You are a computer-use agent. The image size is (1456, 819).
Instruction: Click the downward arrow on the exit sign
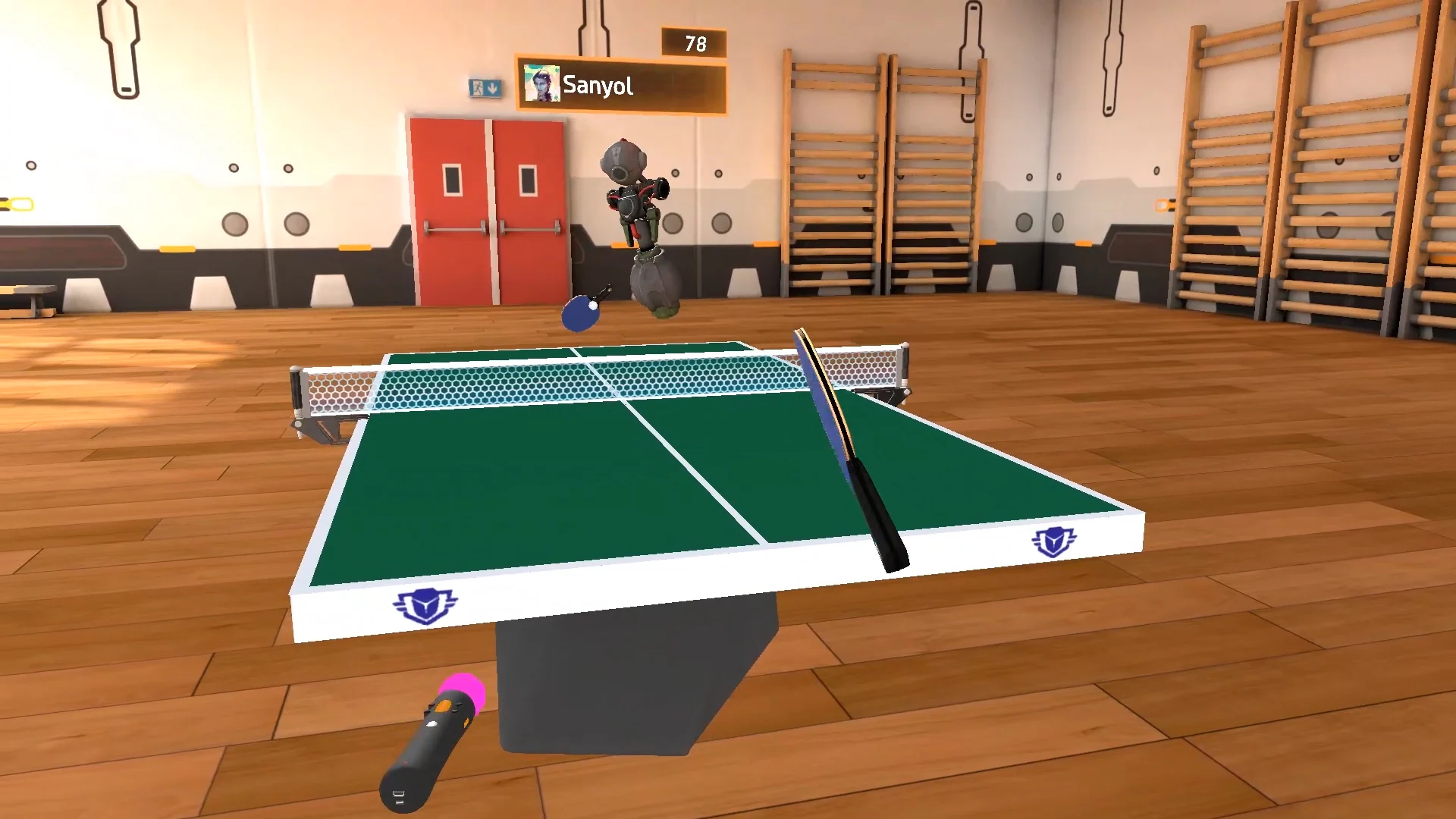[494, 89]
